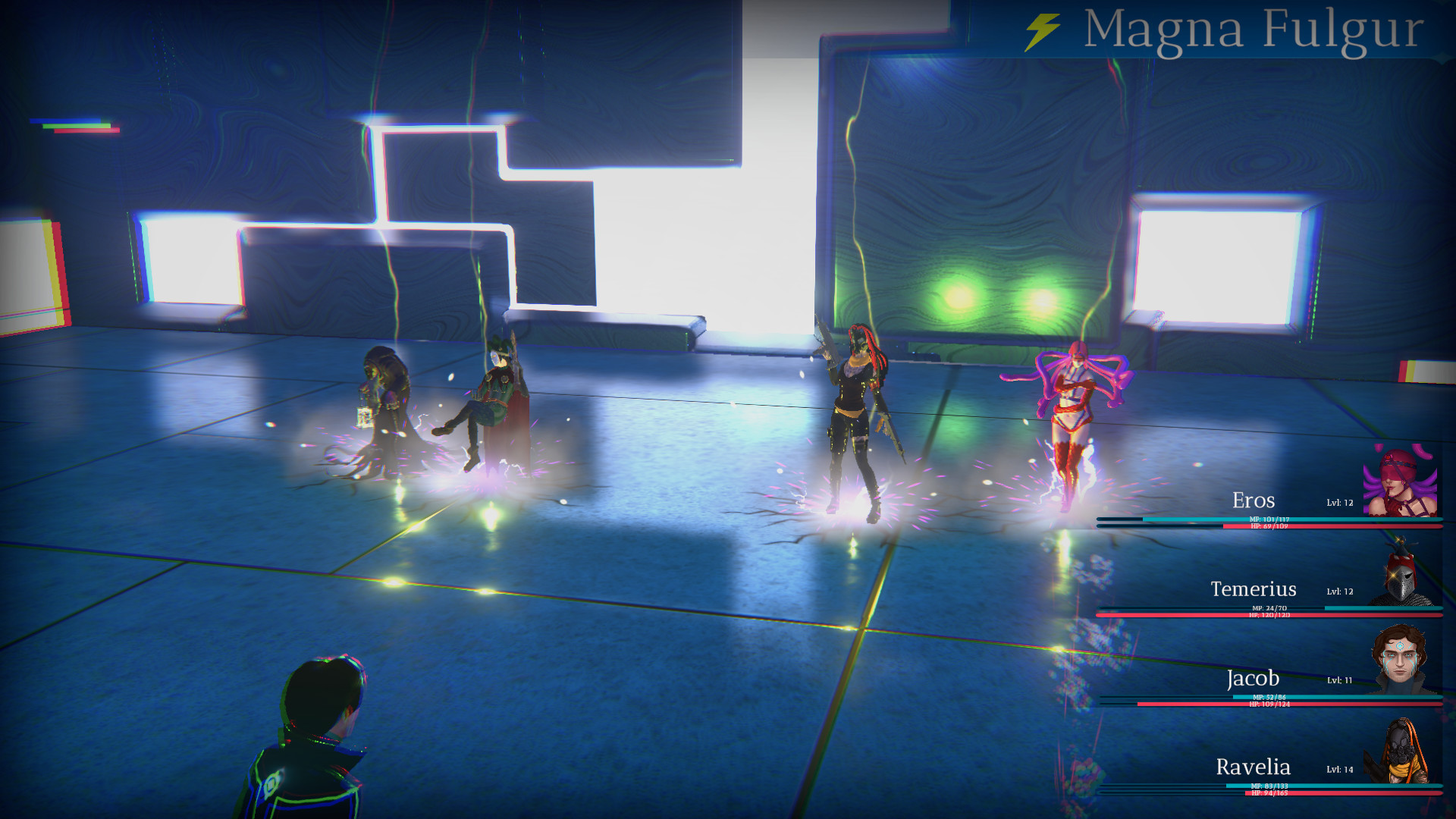
Task: Expand Ravelia's character status panel
Action: click(x=1289, y=768)
